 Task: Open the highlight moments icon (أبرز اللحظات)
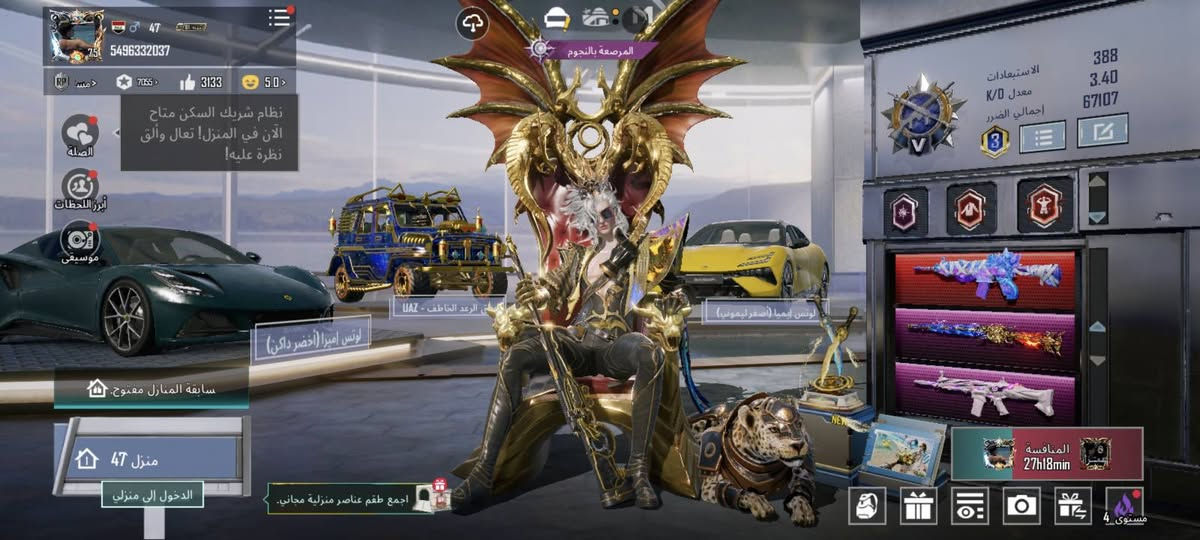click(x=80, y=187)
